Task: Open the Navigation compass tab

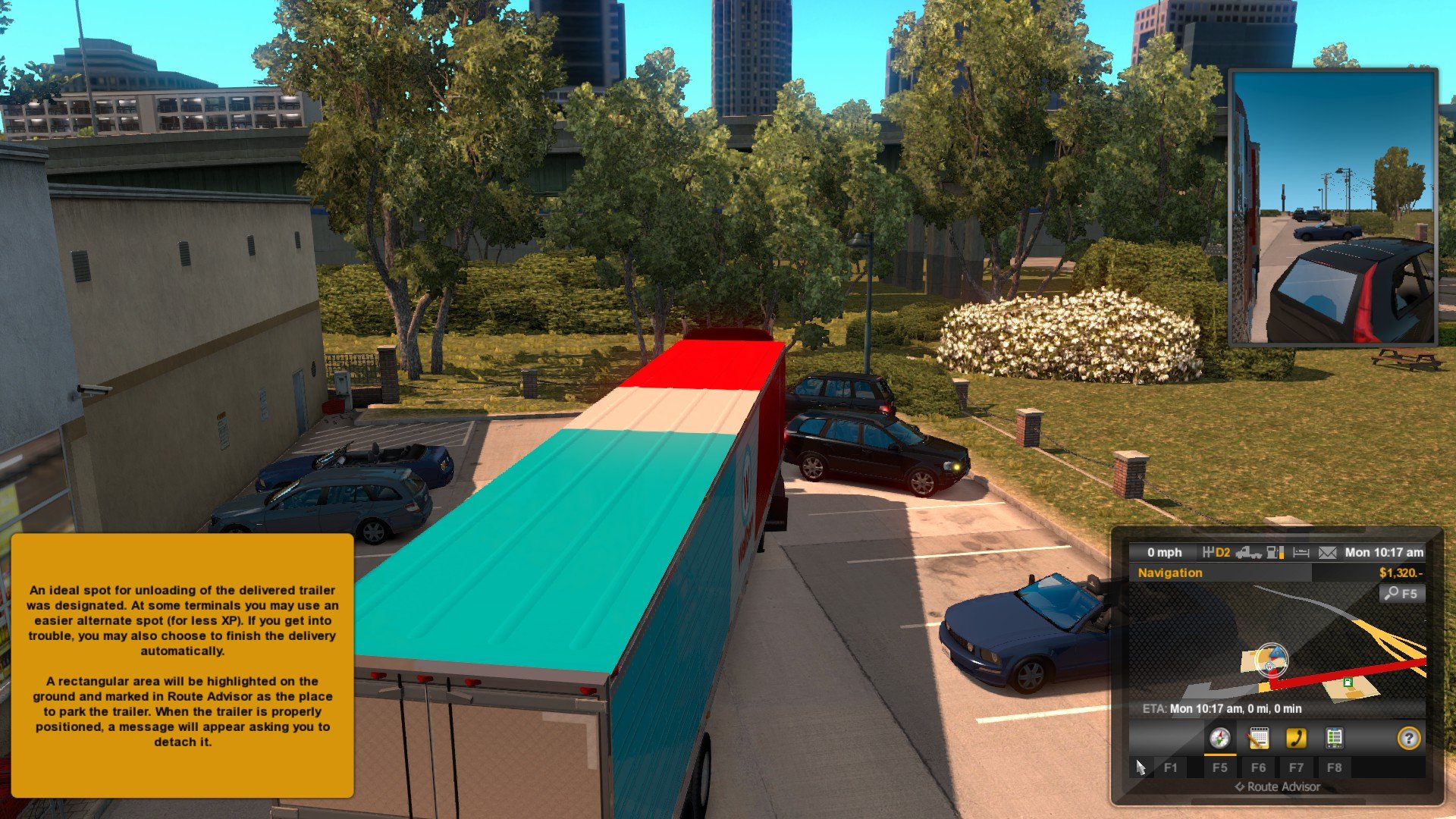Action: [x=1219, y=738]
